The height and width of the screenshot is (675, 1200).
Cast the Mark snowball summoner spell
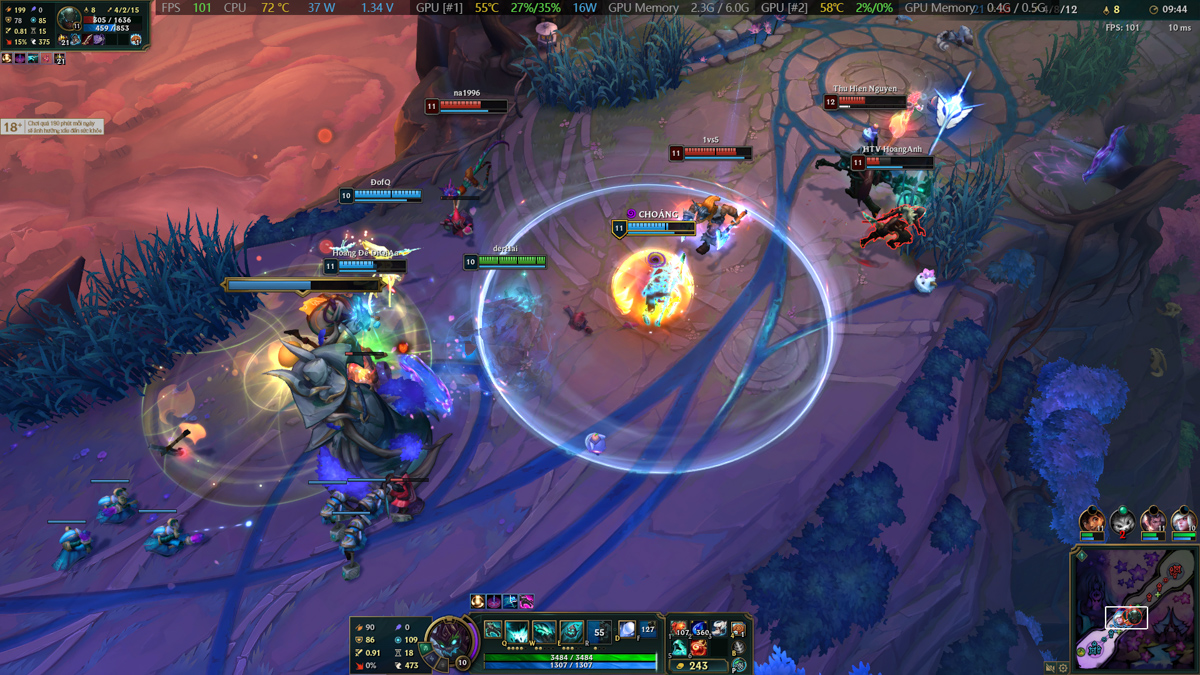627,630
